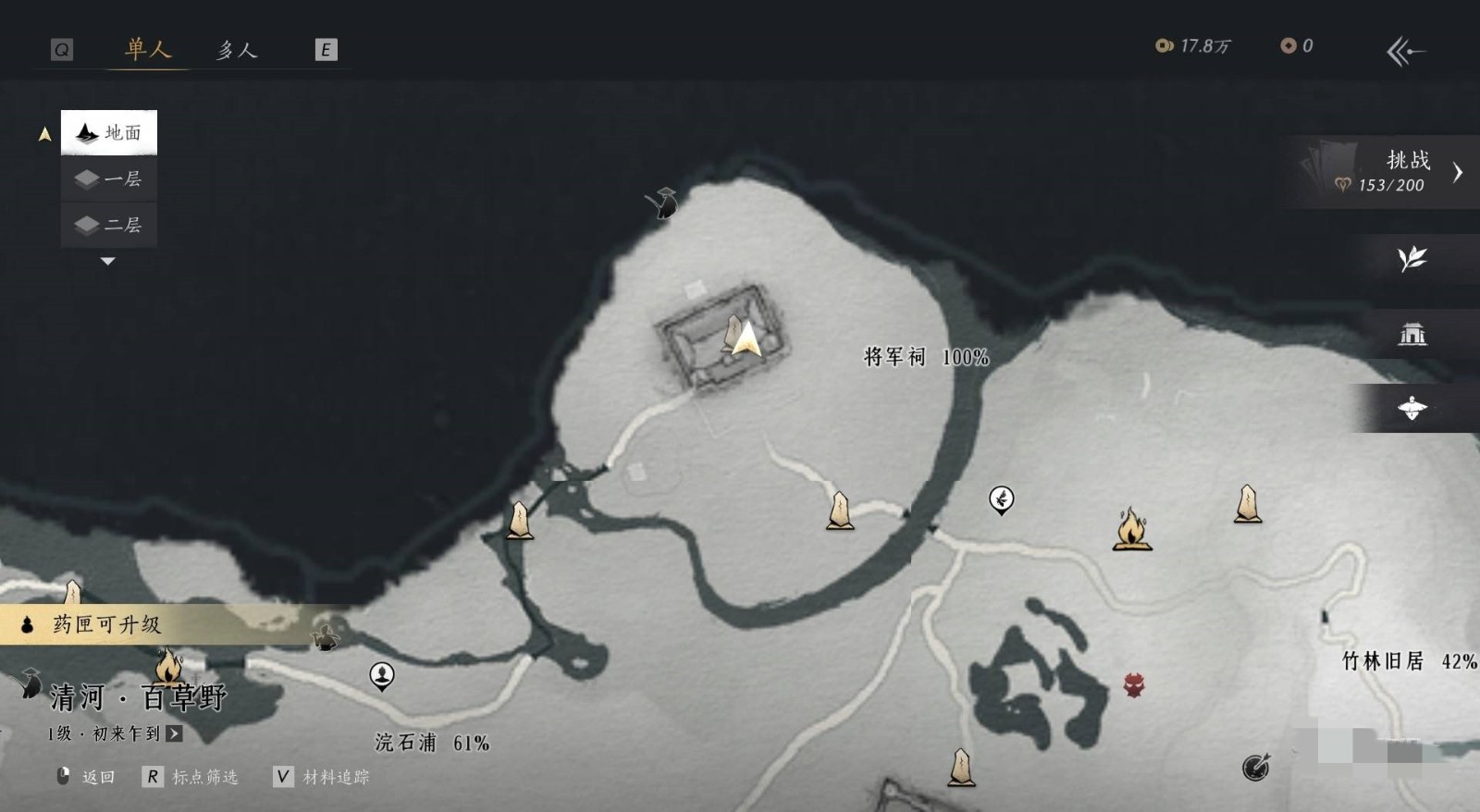Switch to the 一层 floor layer
This screenshot has height=812, width=1480.
pyautogui.click(x=109, y=178)
